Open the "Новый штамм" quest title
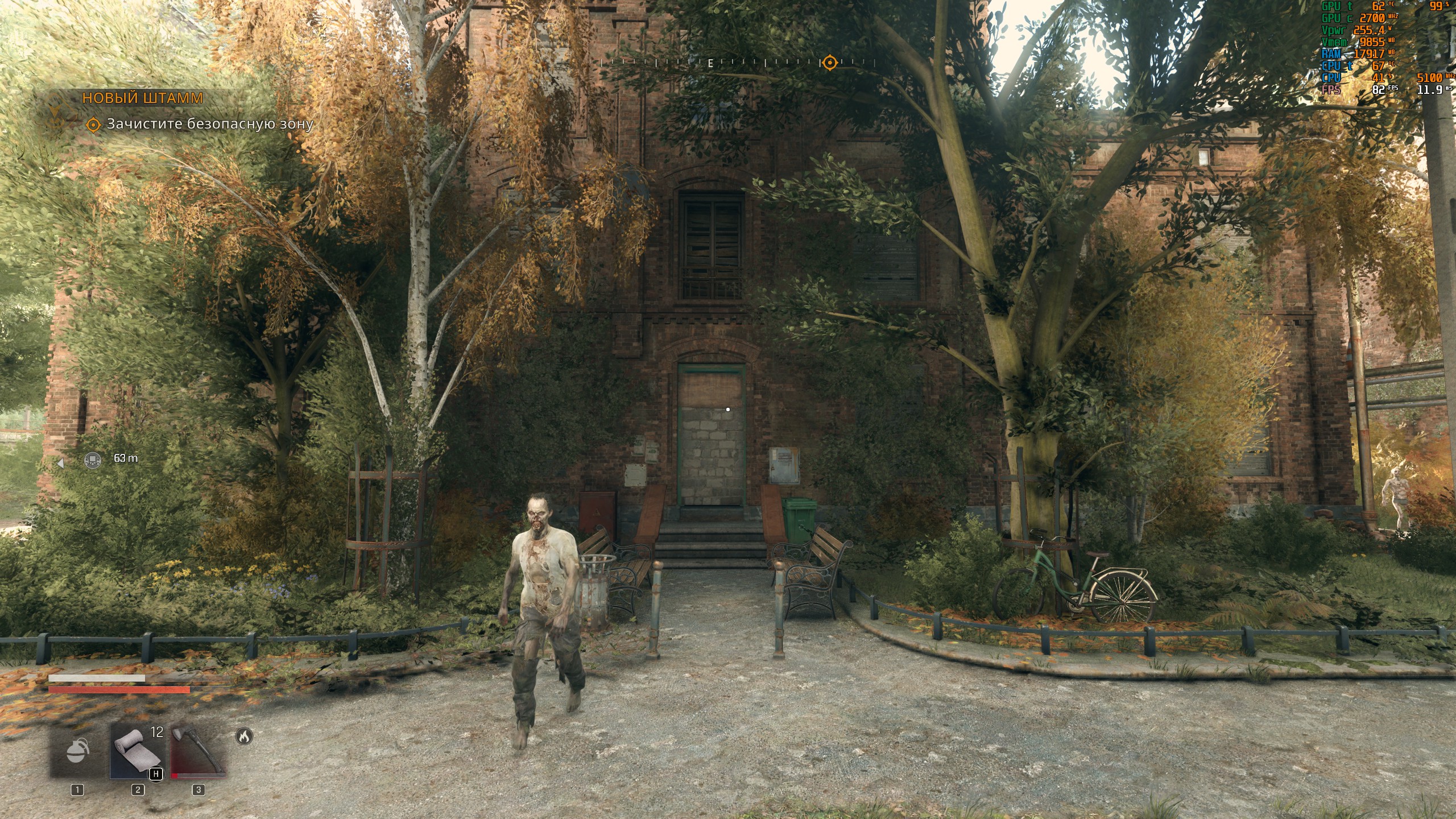The image size is (1456, 819). pos(142,98)
